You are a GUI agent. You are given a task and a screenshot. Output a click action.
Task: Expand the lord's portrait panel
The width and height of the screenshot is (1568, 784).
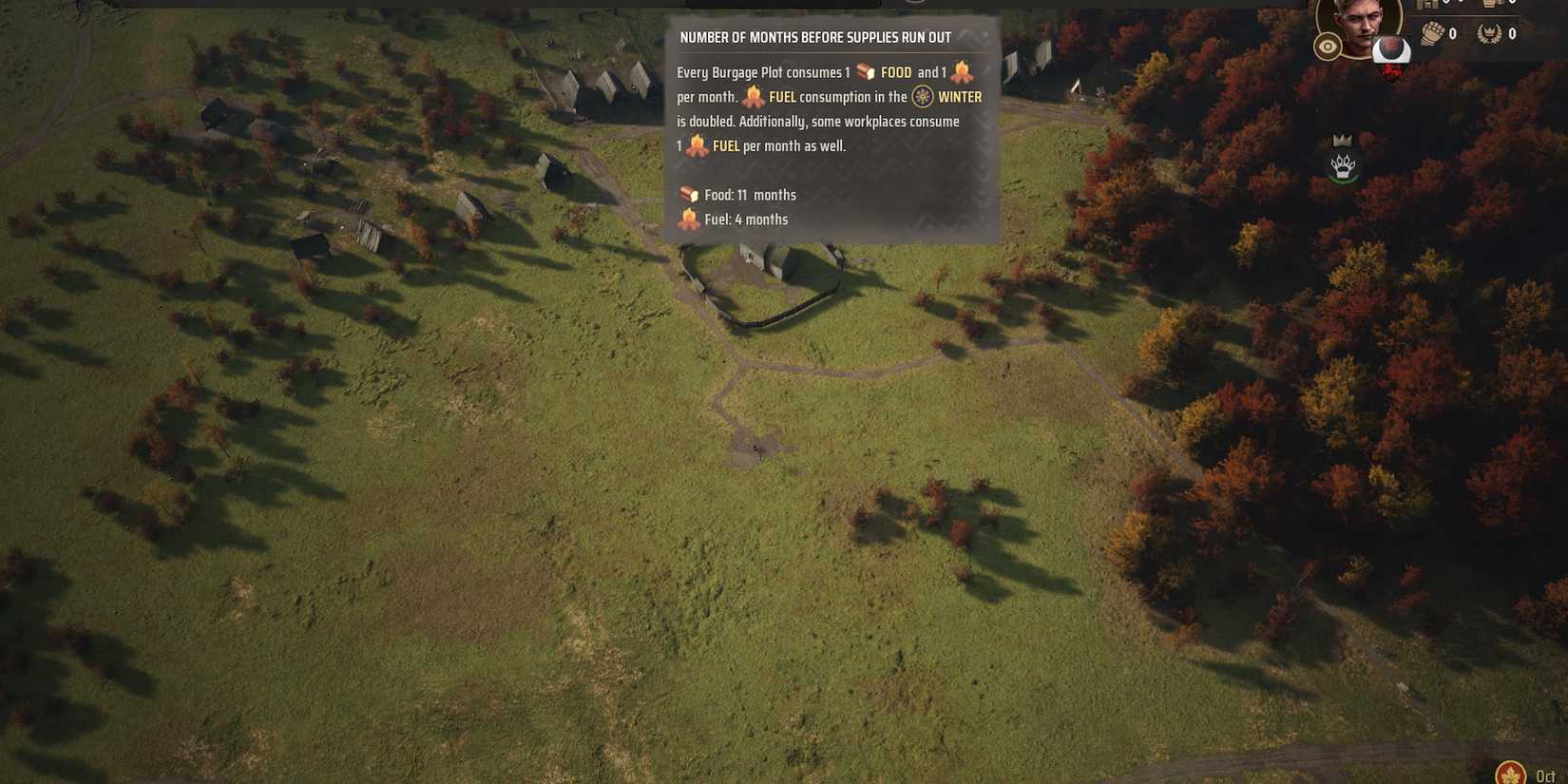point(1359,24)
